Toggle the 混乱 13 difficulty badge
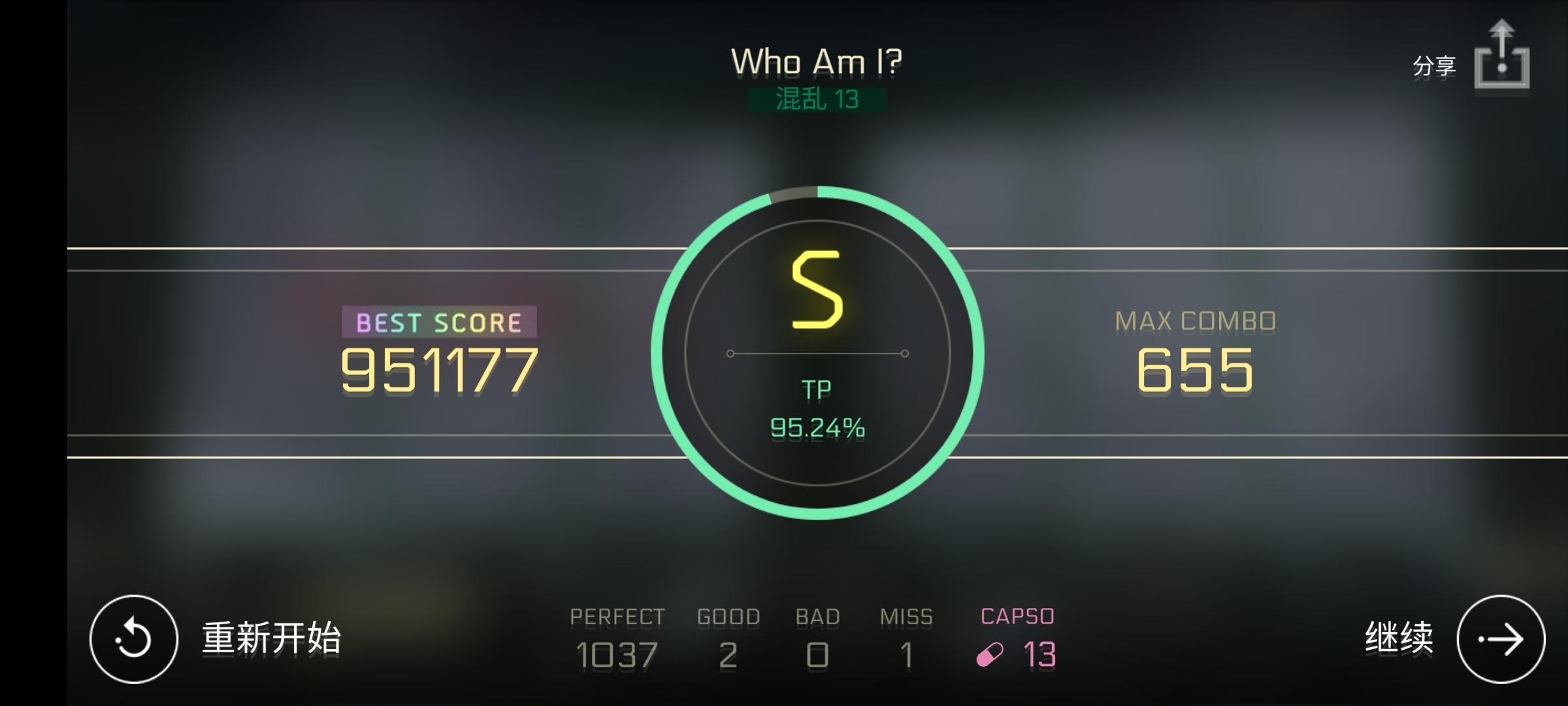 pos(818,100)
